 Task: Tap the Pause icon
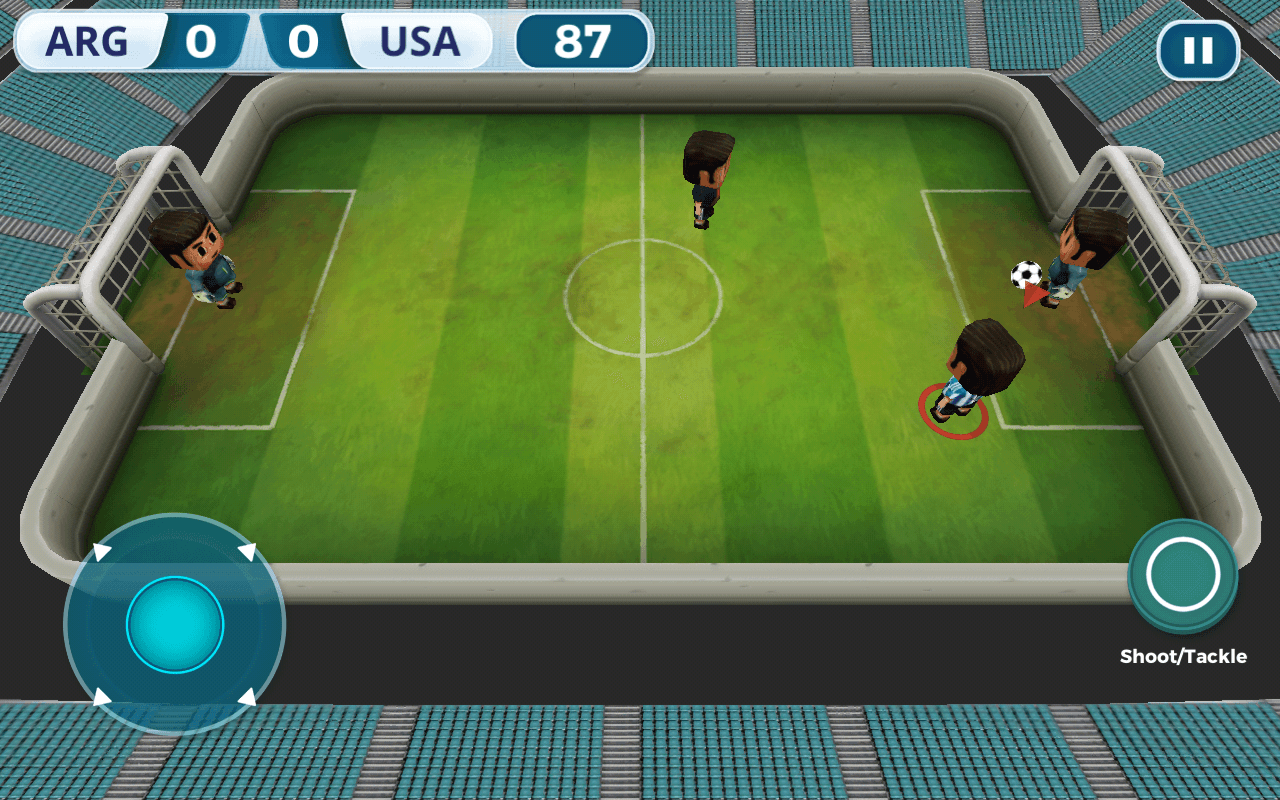1198,48
